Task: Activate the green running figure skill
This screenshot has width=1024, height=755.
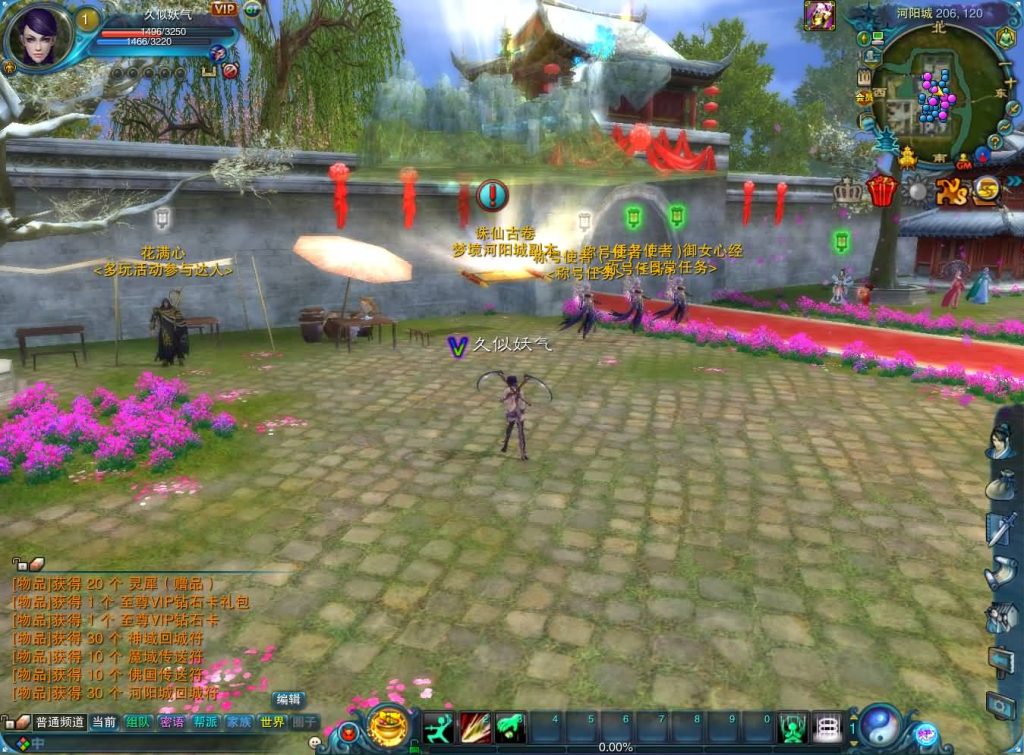Action: point(439,728)
